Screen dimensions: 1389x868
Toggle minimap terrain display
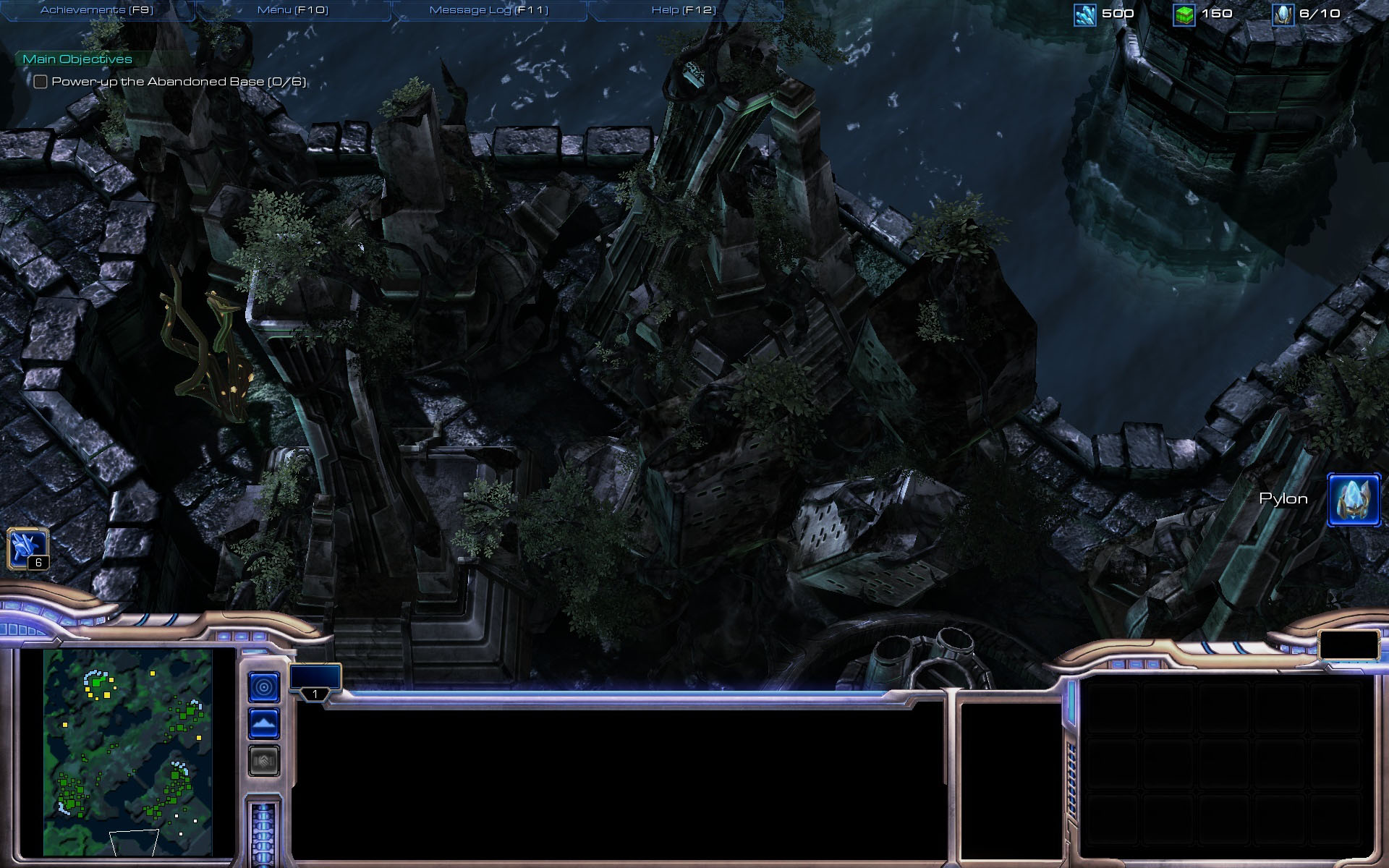tap(264, 723)
